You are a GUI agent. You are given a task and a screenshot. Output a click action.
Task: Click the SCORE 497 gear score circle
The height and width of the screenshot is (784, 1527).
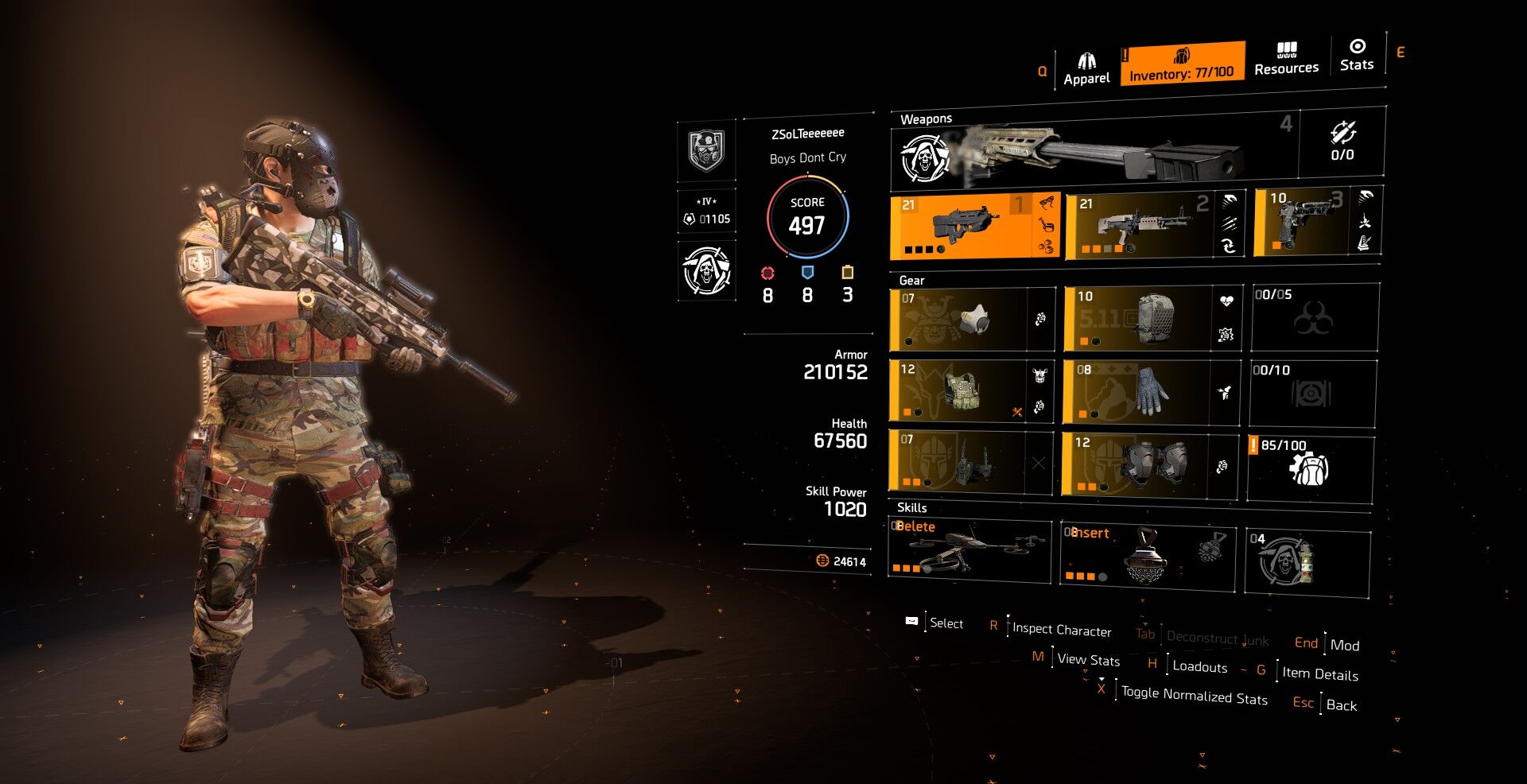pyautogui.click(x=807, y=217)
